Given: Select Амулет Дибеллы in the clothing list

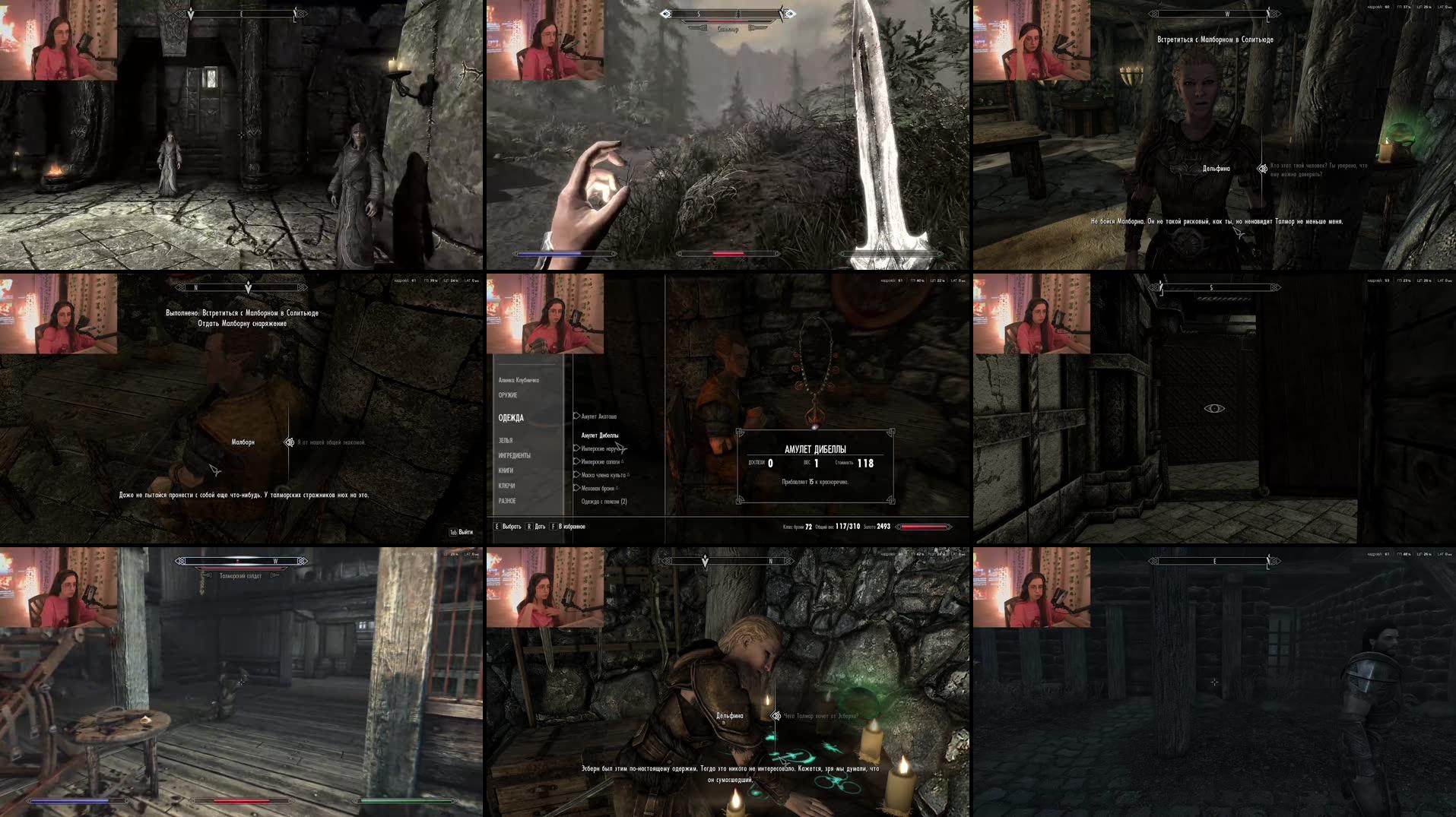Looking at the screenshot, I should coord(599,436).
